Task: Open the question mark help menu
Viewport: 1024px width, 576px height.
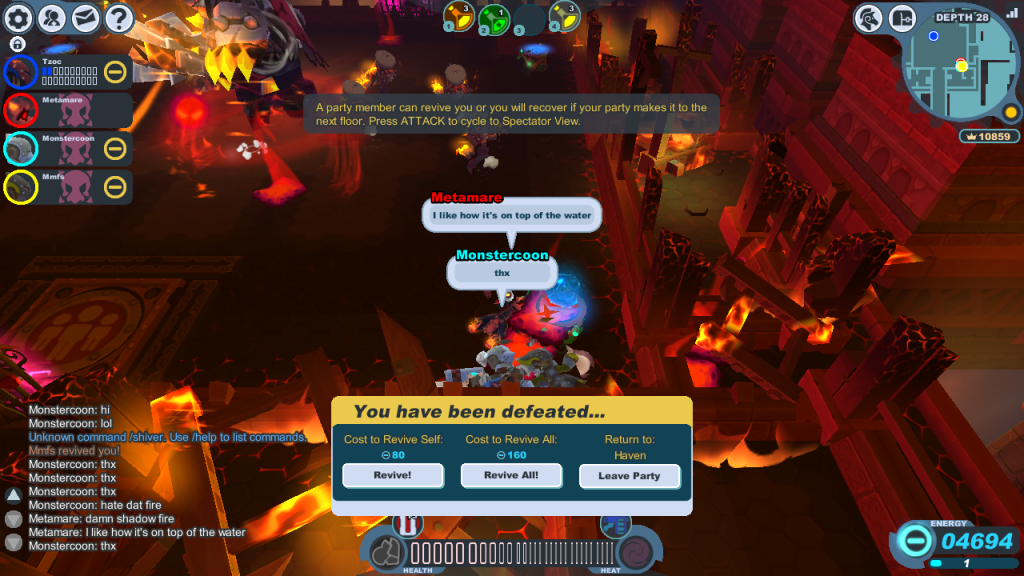Action: (x=118, y=18)
